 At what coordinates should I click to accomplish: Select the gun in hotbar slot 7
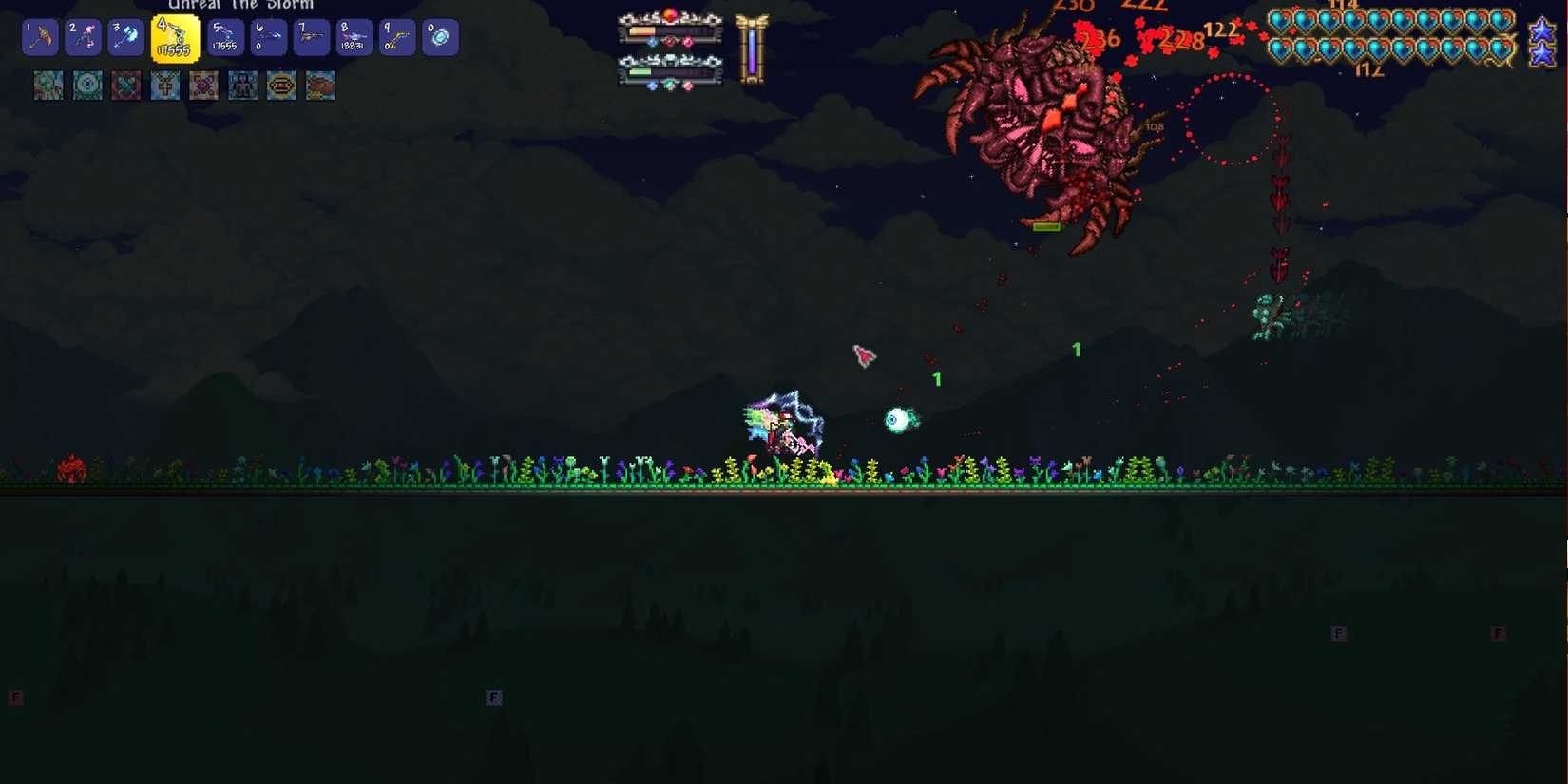(311, 36)
